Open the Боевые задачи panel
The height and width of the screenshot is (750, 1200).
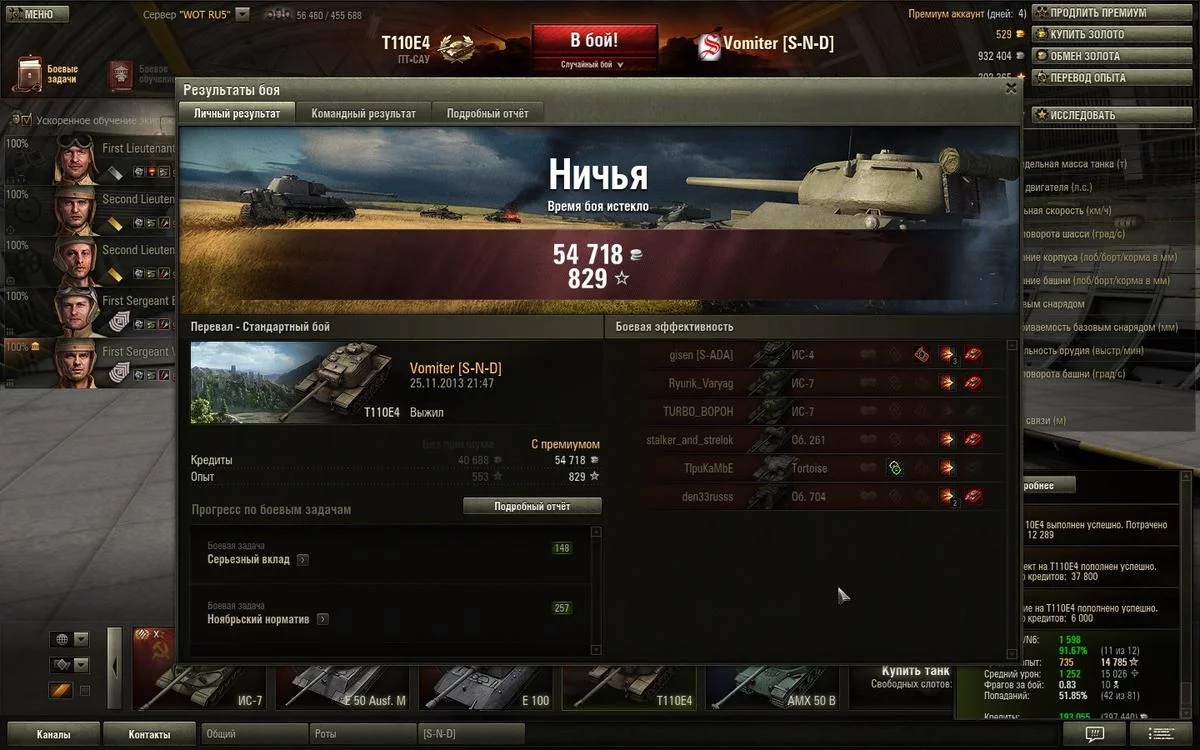(48, 74)
